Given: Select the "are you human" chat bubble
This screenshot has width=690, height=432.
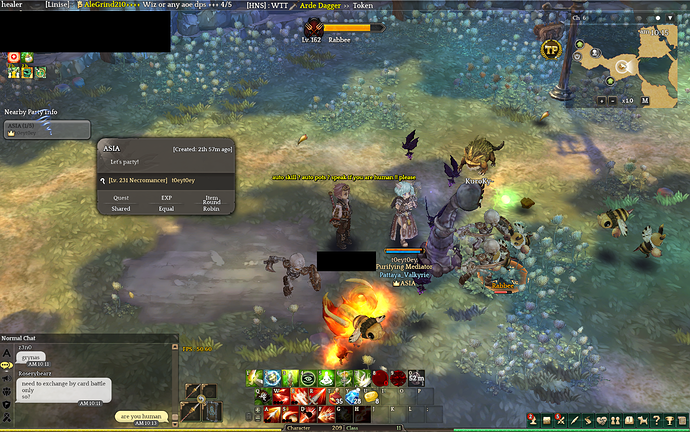Looking at the screenshot, I should point(140,417).
